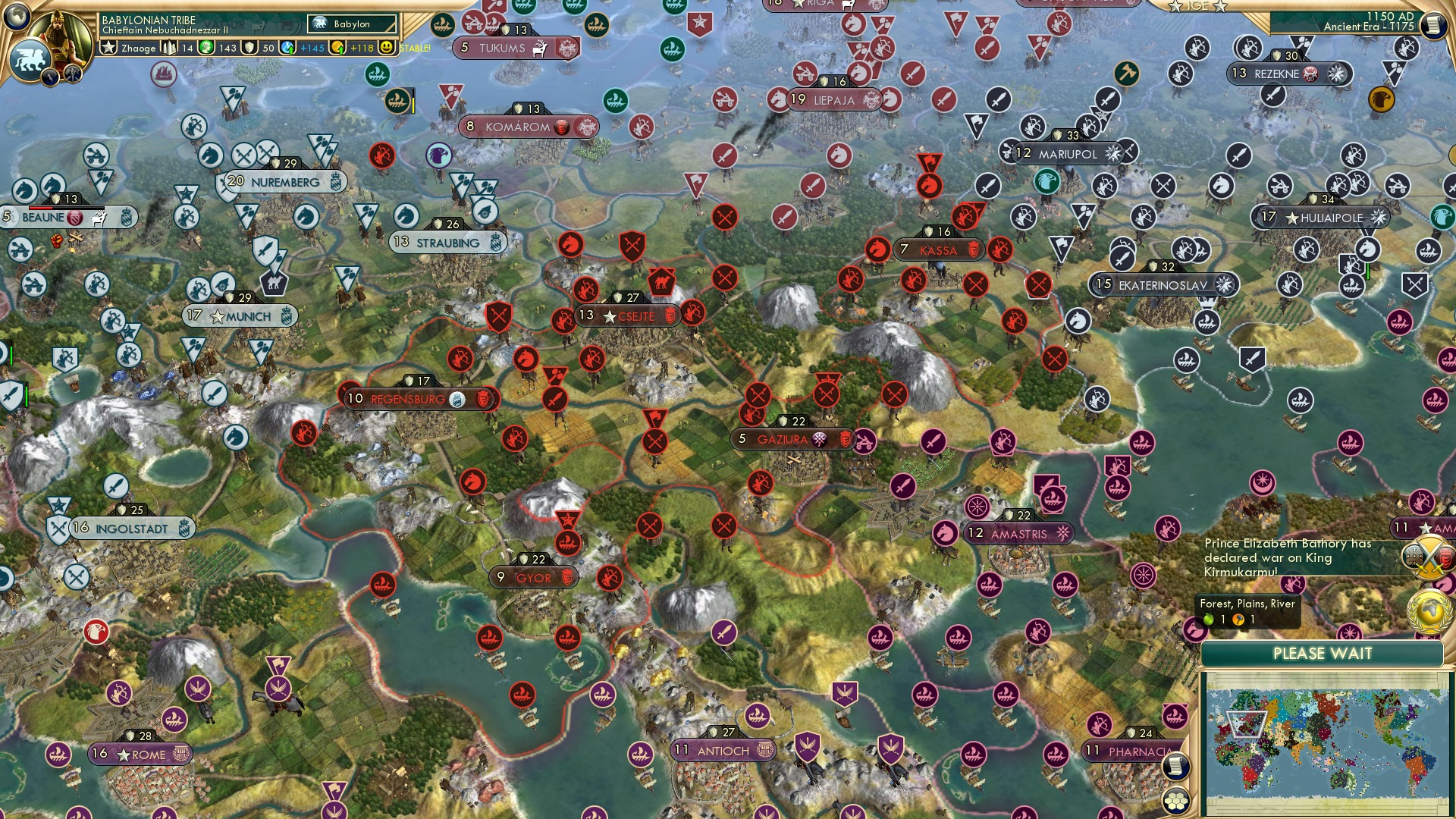
Task: Click the PLEASE WAIT banner
Action: [1324, 653]
